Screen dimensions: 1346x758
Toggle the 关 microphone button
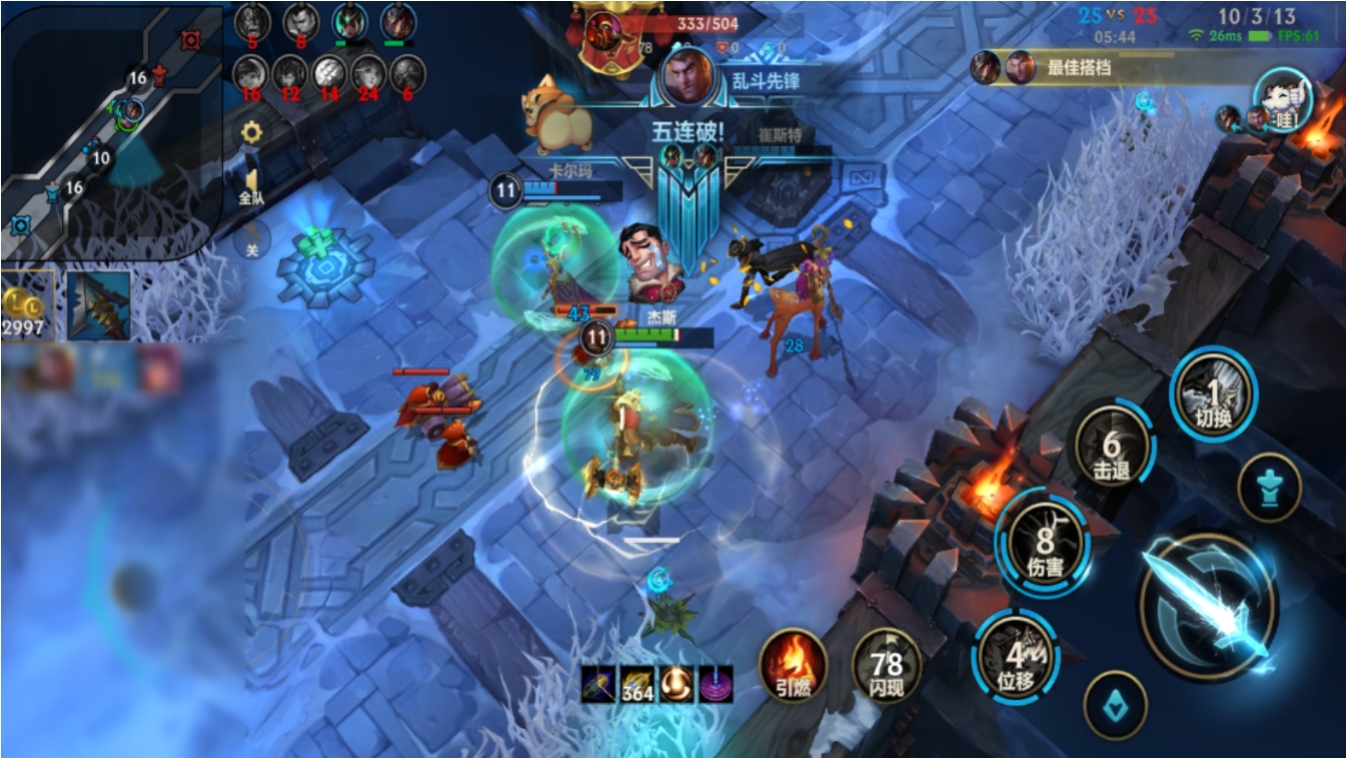(251, 240)
